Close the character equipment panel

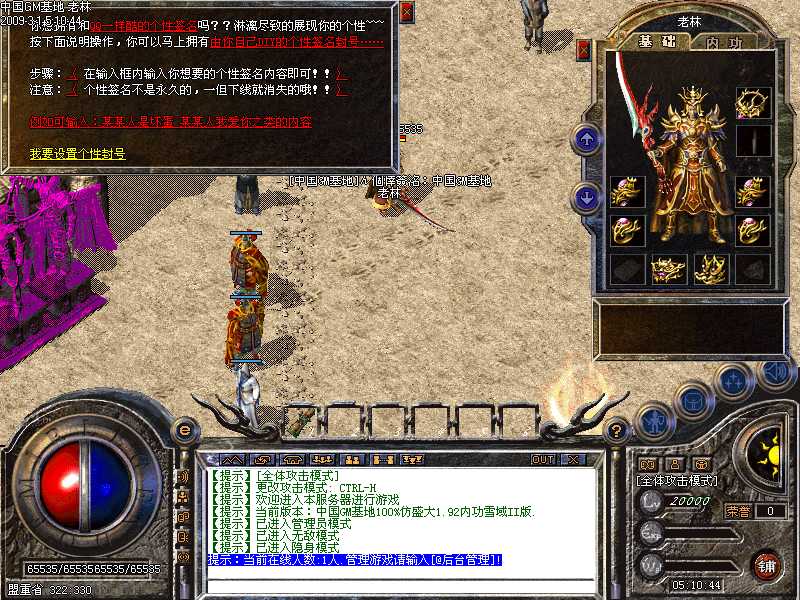[x=584, y=48]
